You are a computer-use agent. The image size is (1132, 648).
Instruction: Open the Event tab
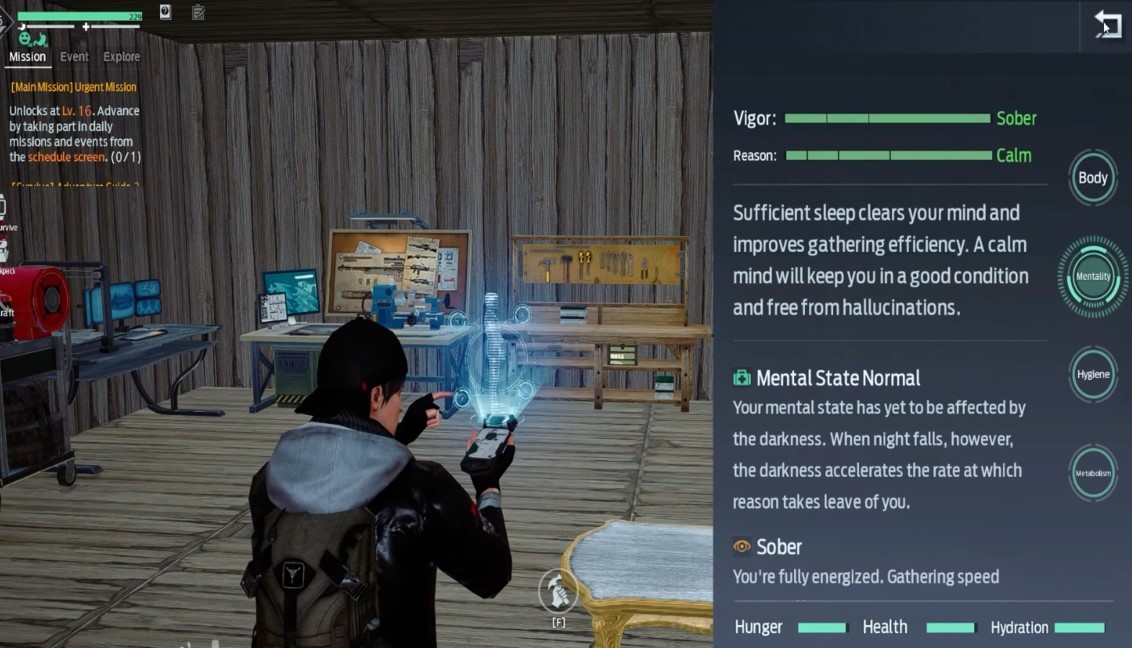click(x=74, y=57)
